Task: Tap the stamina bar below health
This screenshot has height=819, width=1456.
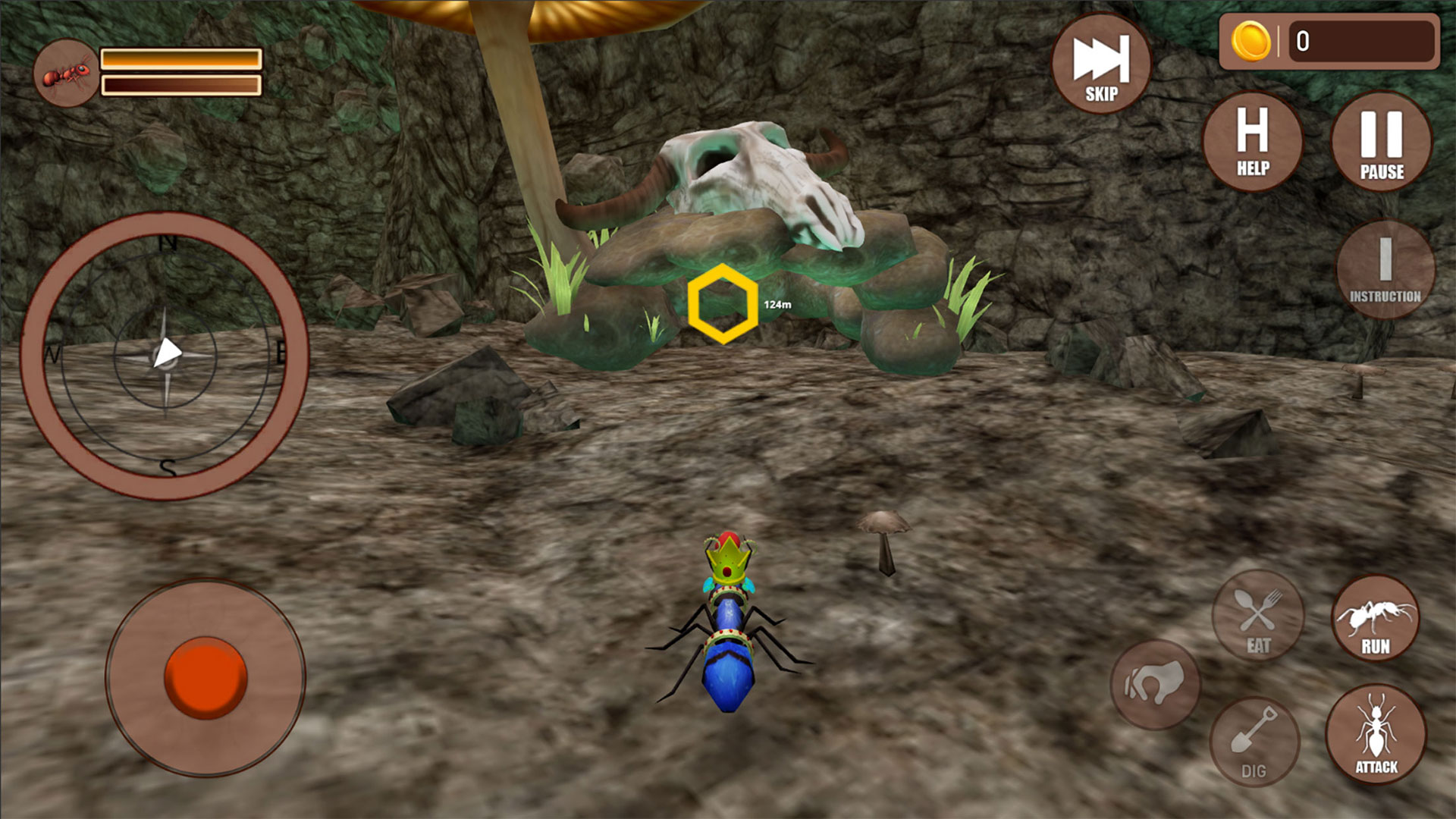Action: pos(180,85)
